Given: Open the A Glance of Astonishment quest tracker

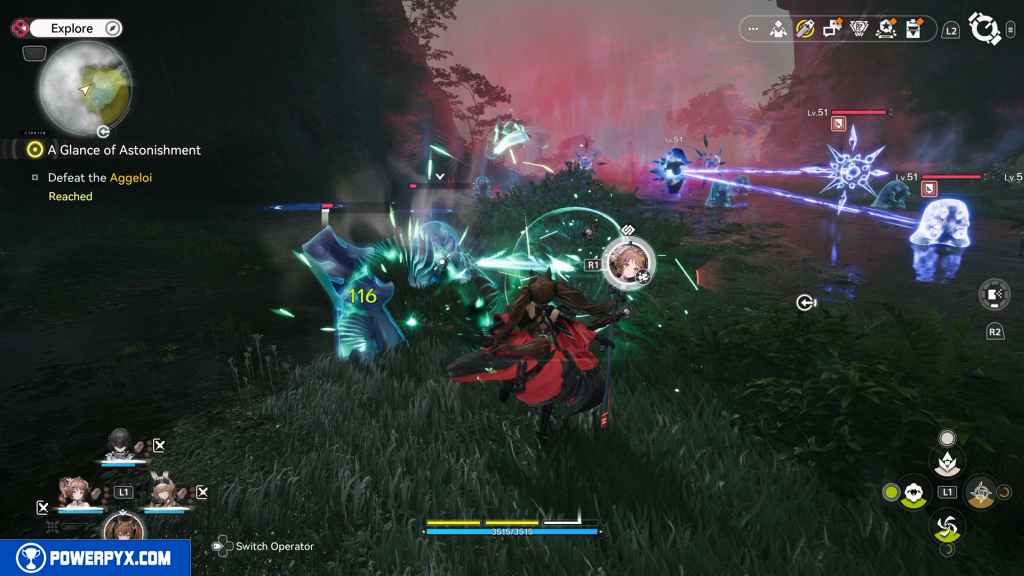Looking at the screenshot, I should pos(124,150).
